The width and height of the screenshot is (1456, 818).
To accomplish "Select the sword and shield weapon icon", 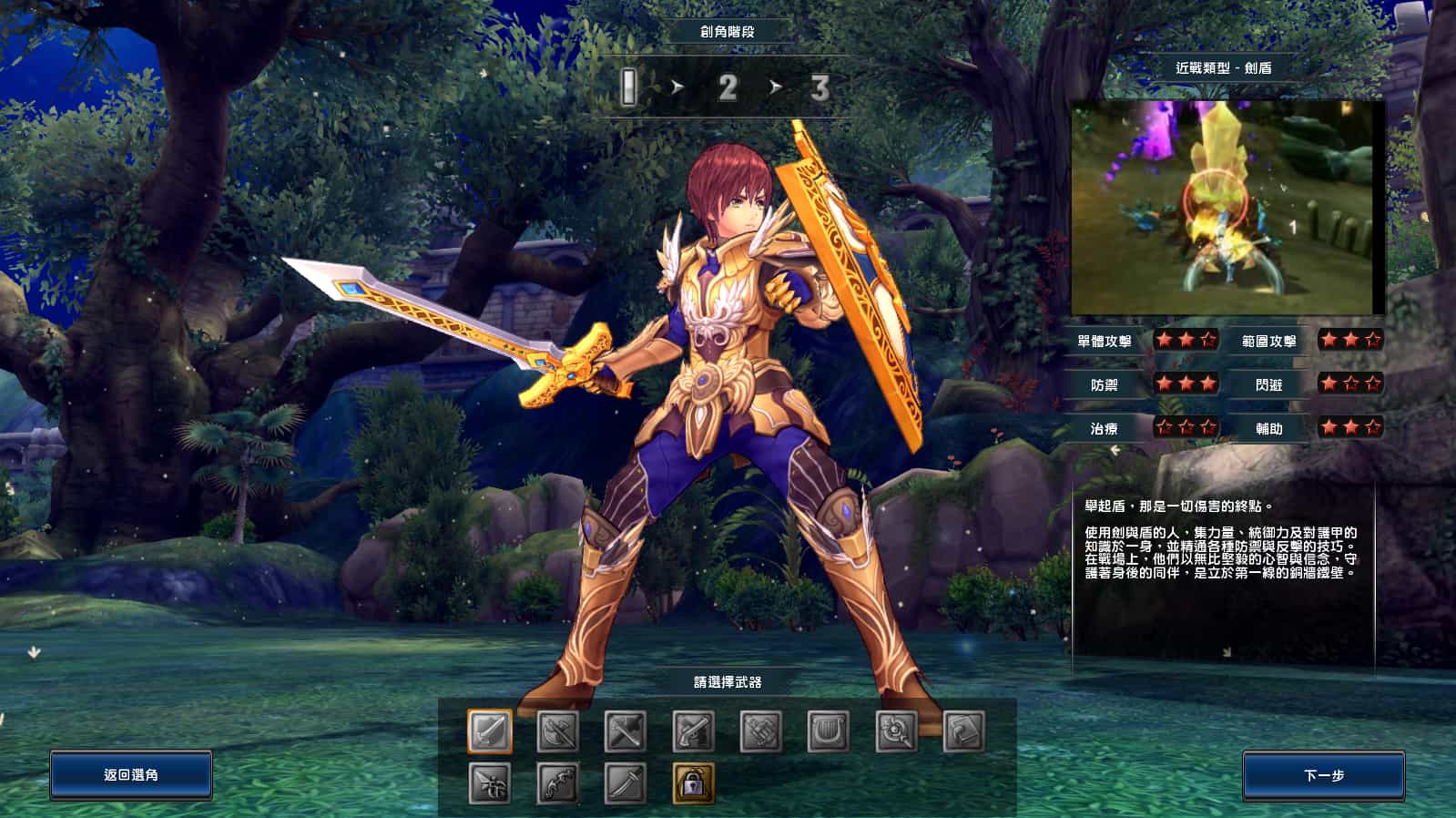I will click(x=489, y=729).
